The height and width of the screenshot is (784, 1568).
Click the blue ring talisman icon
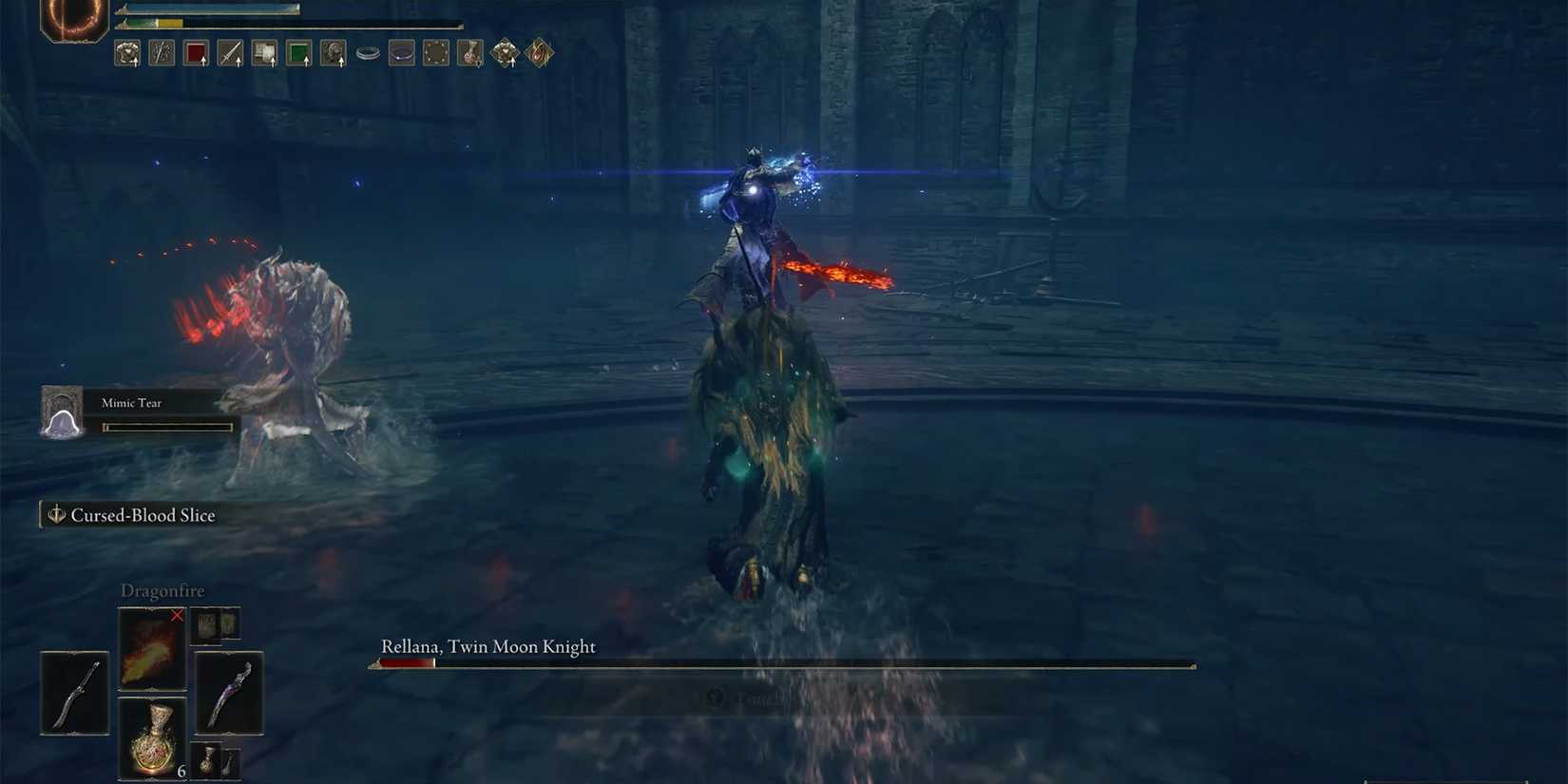367,52
